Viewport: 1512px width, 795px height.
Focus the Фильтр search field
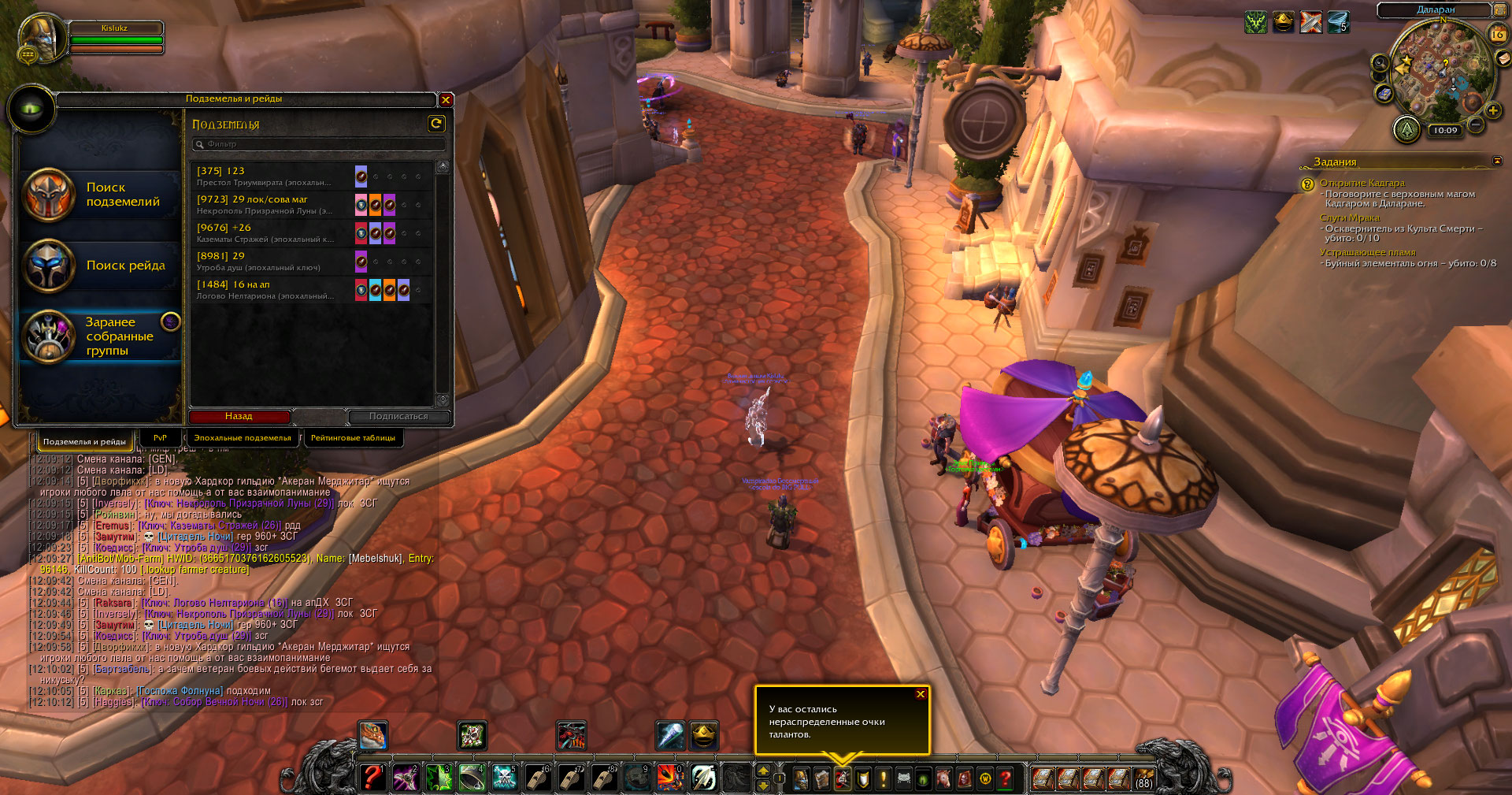(319, 144)
